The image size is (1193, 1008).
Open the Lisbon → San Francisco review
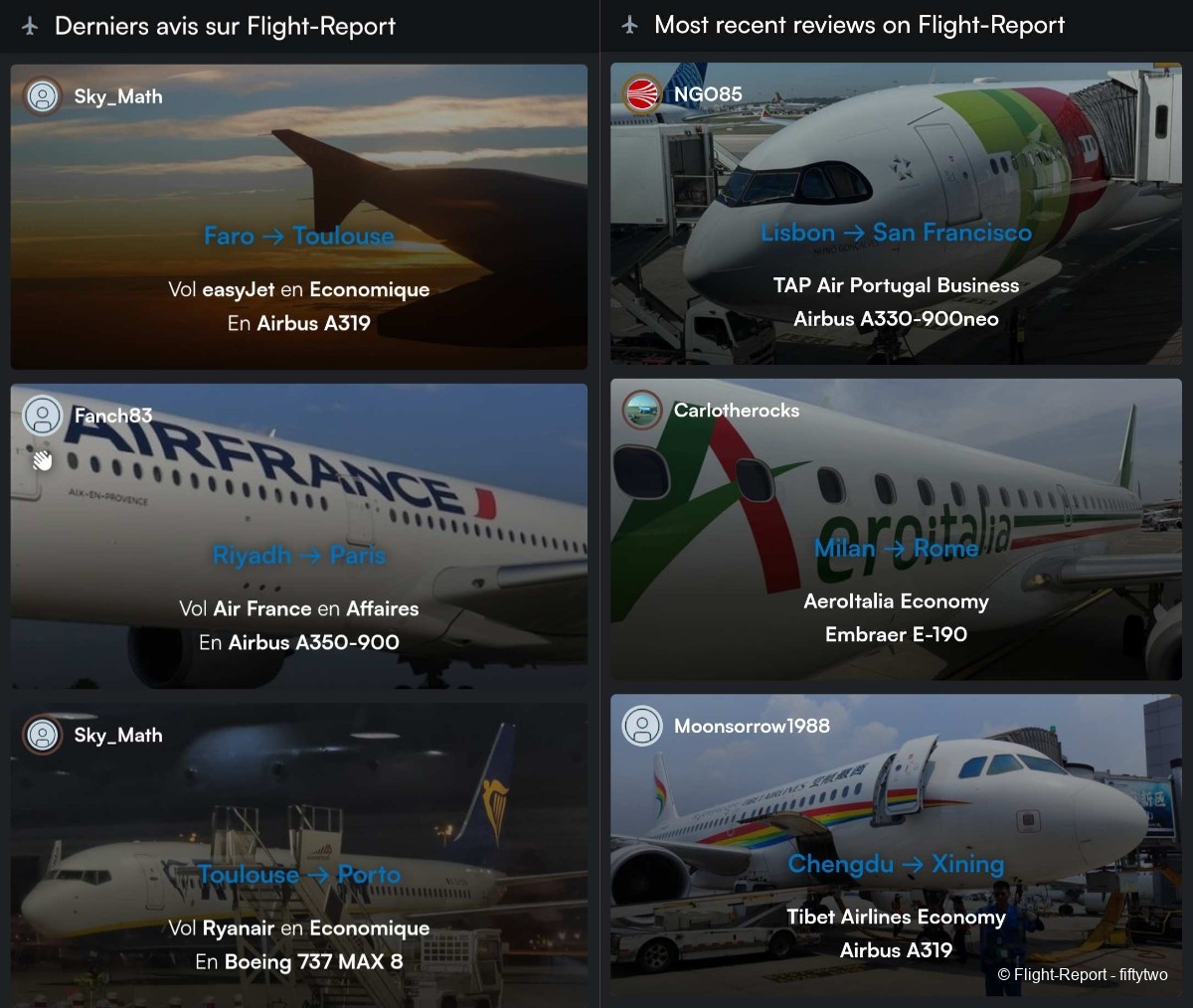(x=896, y=233)
